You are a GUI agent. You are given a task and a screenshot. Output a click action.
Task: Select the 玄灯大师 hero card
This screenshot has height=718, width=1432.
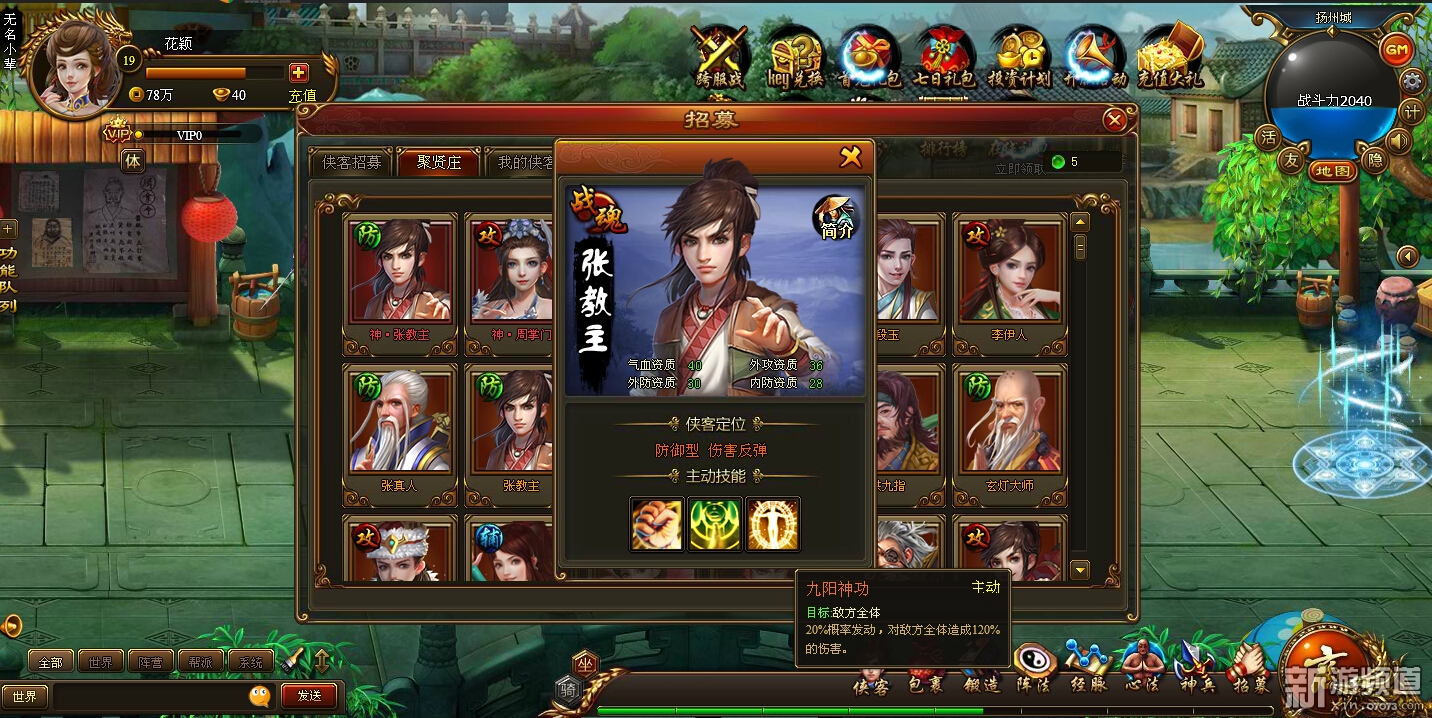coord(1009,423)
